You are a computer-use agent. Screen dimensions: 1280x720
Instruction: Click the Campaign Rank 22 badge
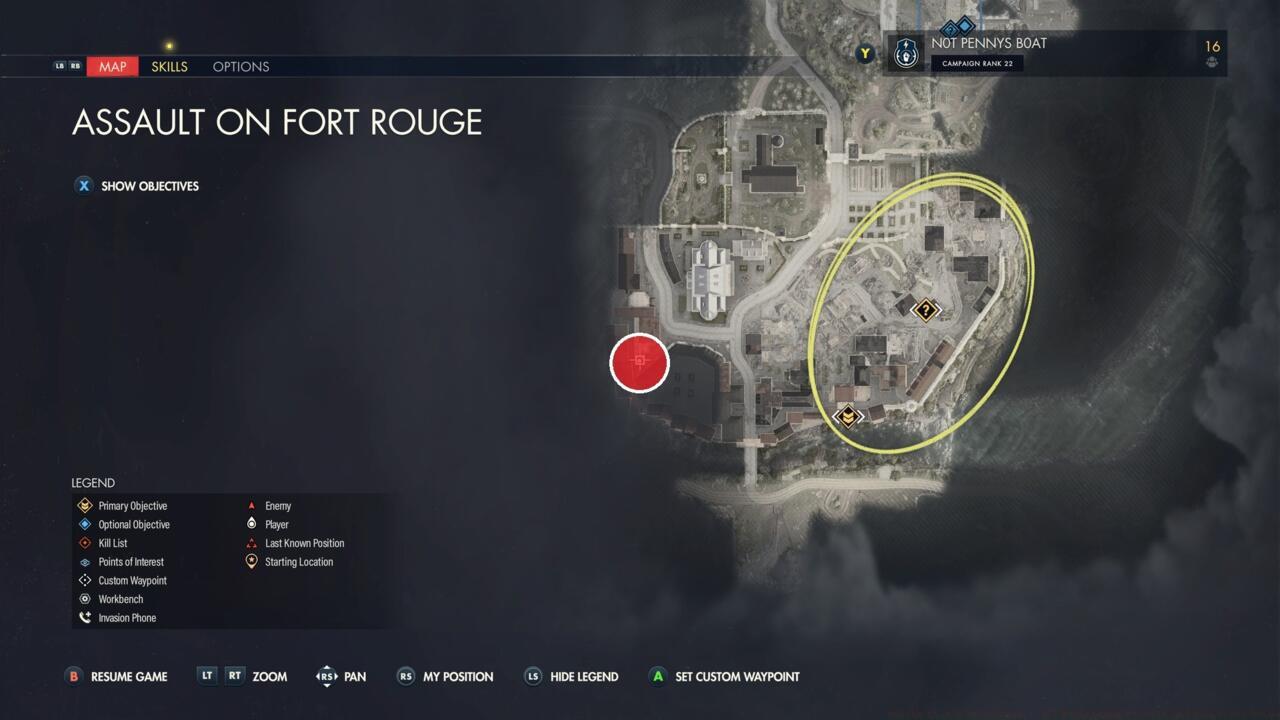977,63
